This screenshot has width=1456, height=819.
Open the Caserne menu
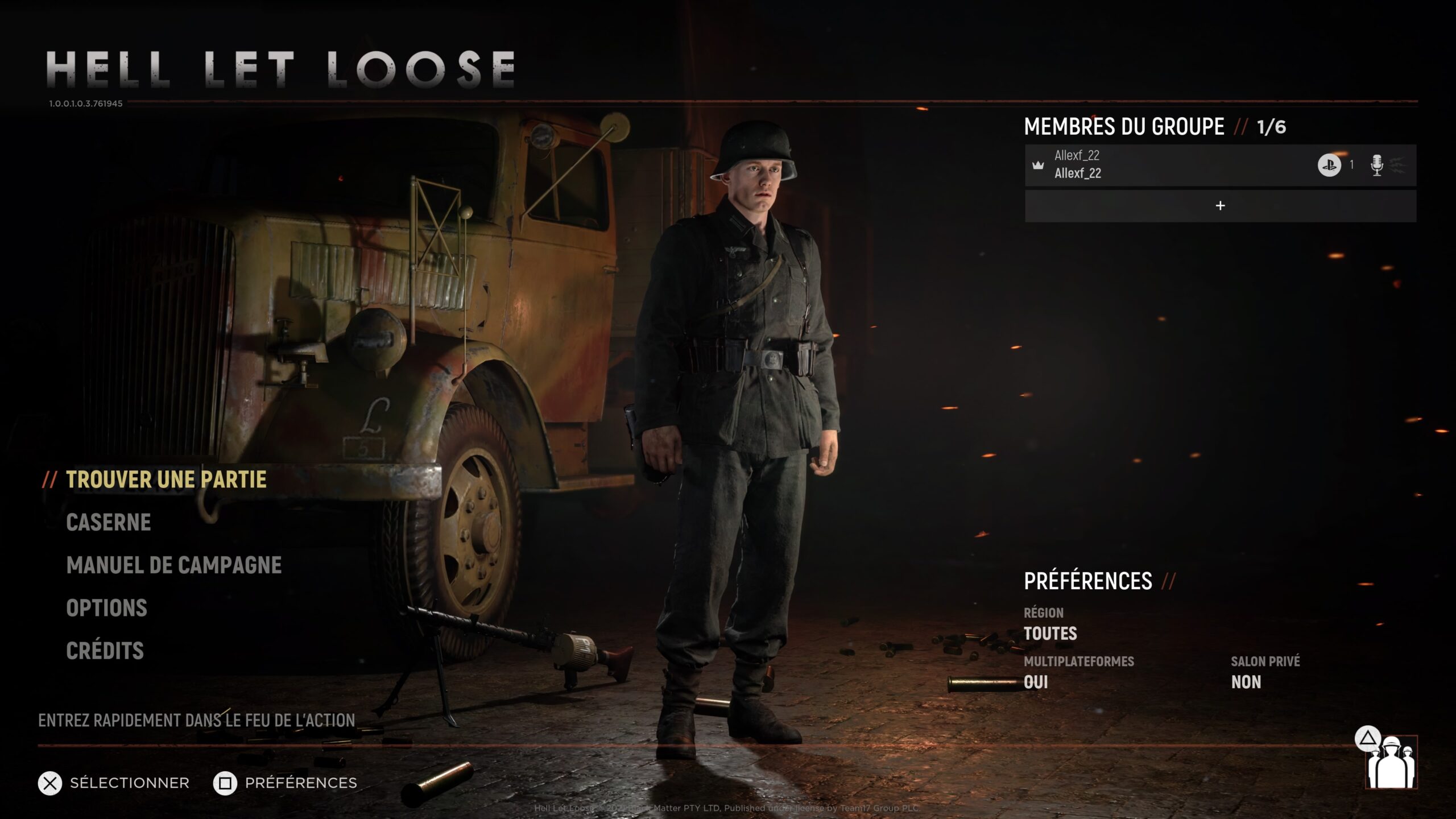(x=109, y=522)
